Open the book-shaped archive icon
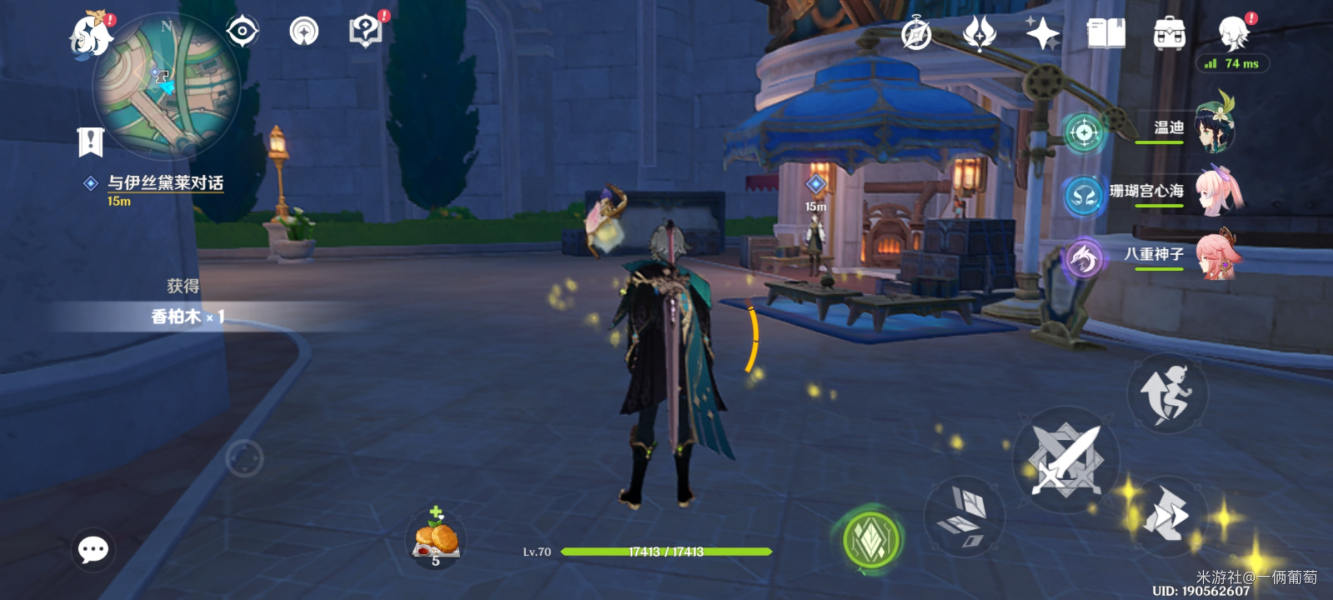 tap(1105, 34)
